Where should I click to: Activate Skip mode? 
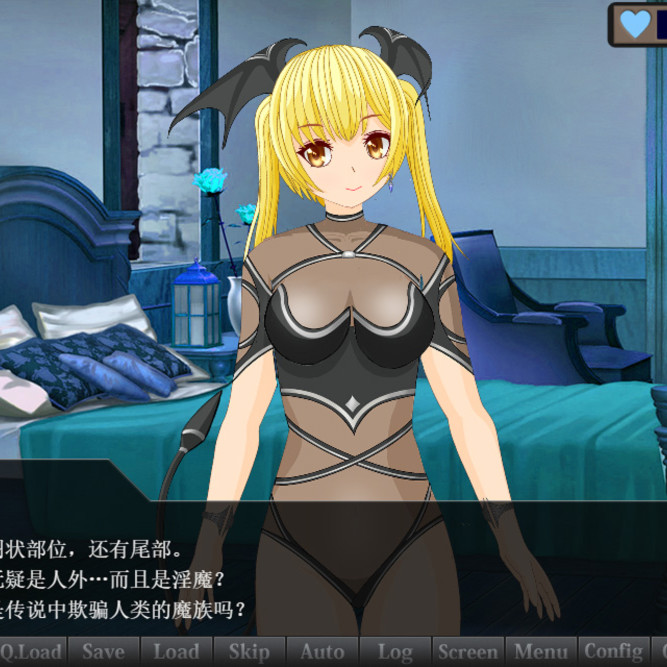[249, 652]
